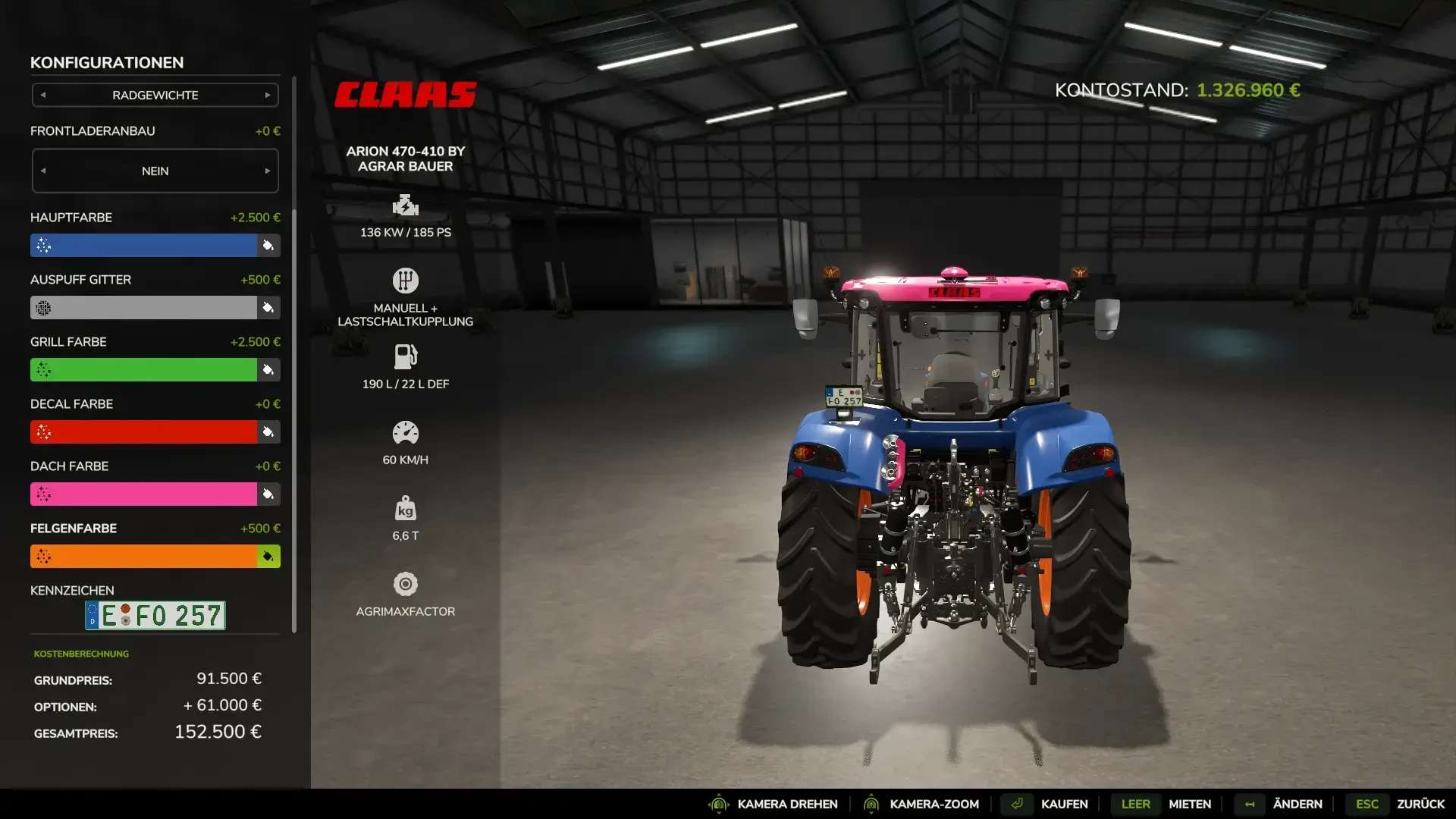1456x819 pixels.
Task: Open the blue Hauptfarbe color bar
Action: click(x=144, y=246)
